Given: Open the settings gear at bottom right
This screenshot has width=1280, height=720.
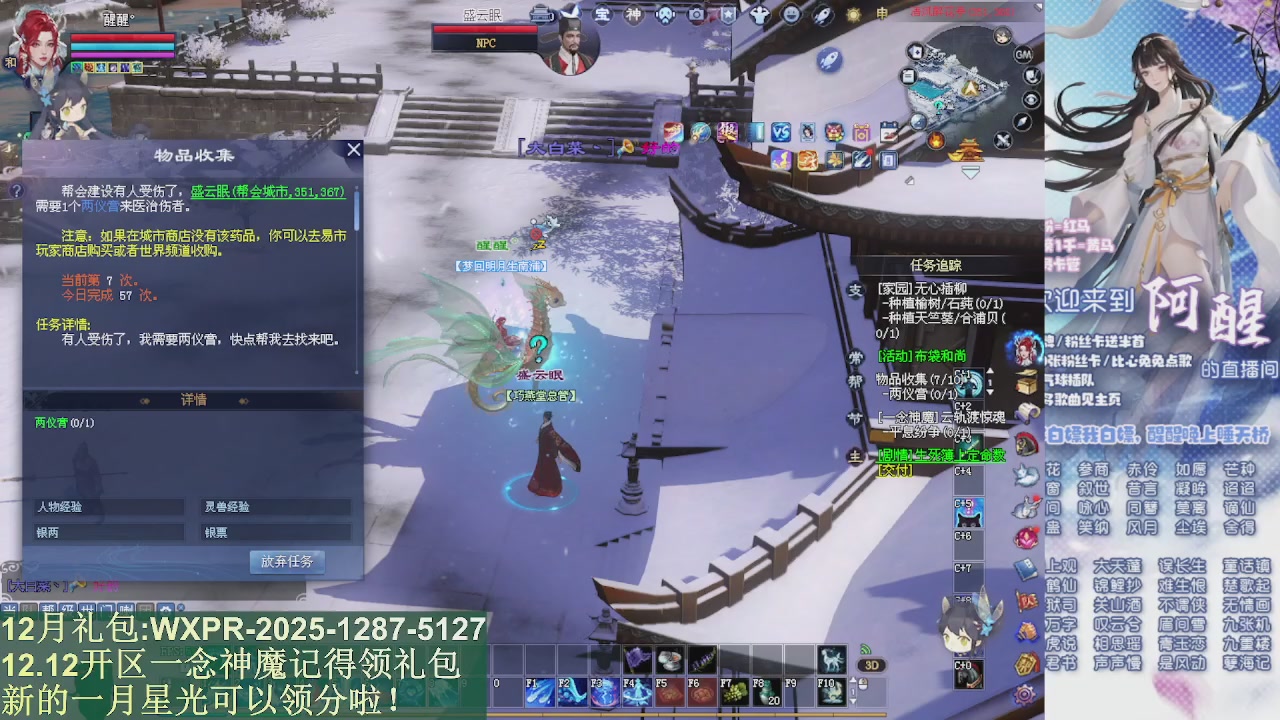Looking at the screenshot, I should [1024, 694].
